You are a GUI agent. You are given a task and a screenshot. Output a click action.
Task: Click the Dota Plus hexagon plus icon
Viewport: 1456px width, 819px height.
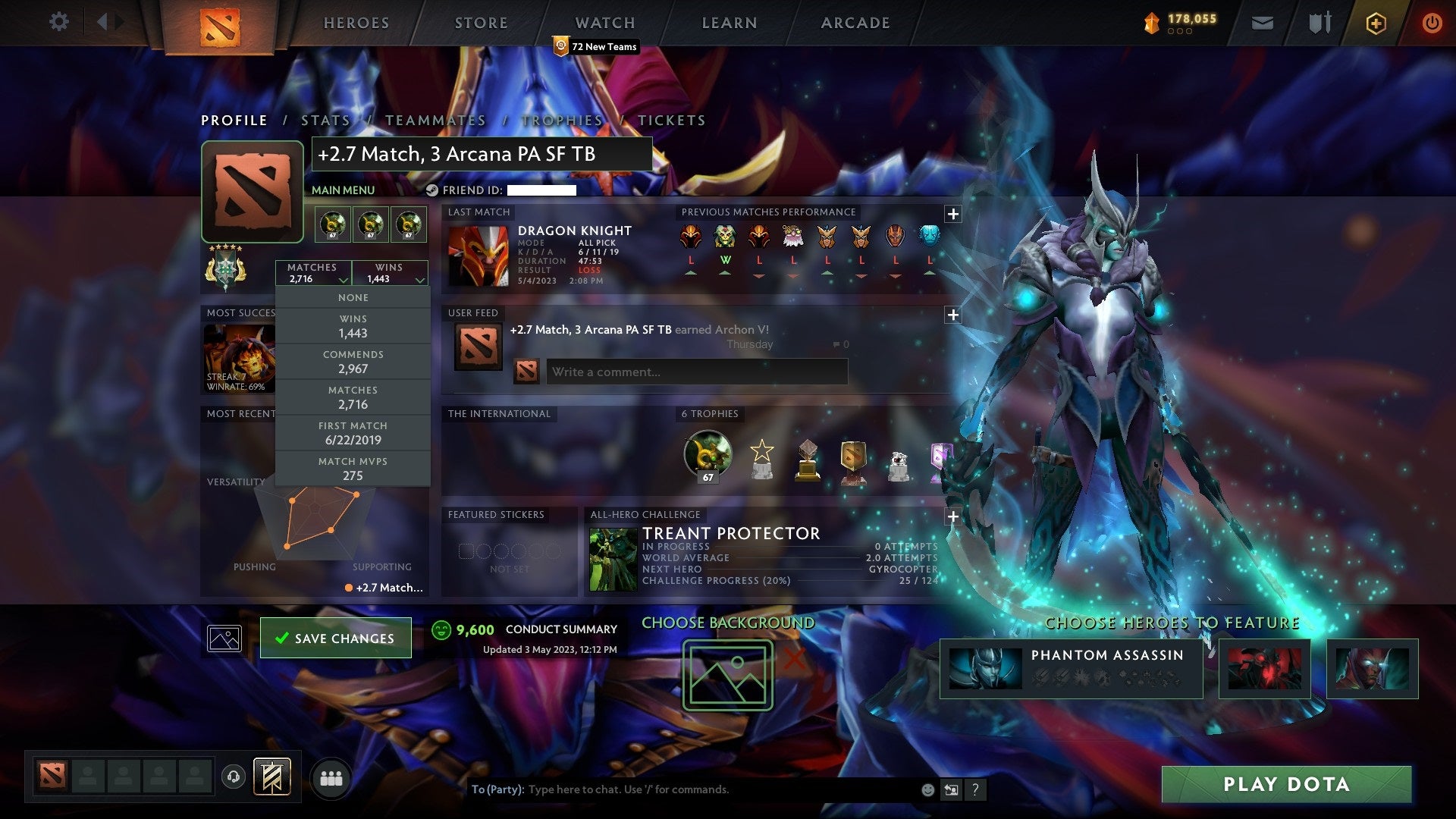coord(1375,23)
